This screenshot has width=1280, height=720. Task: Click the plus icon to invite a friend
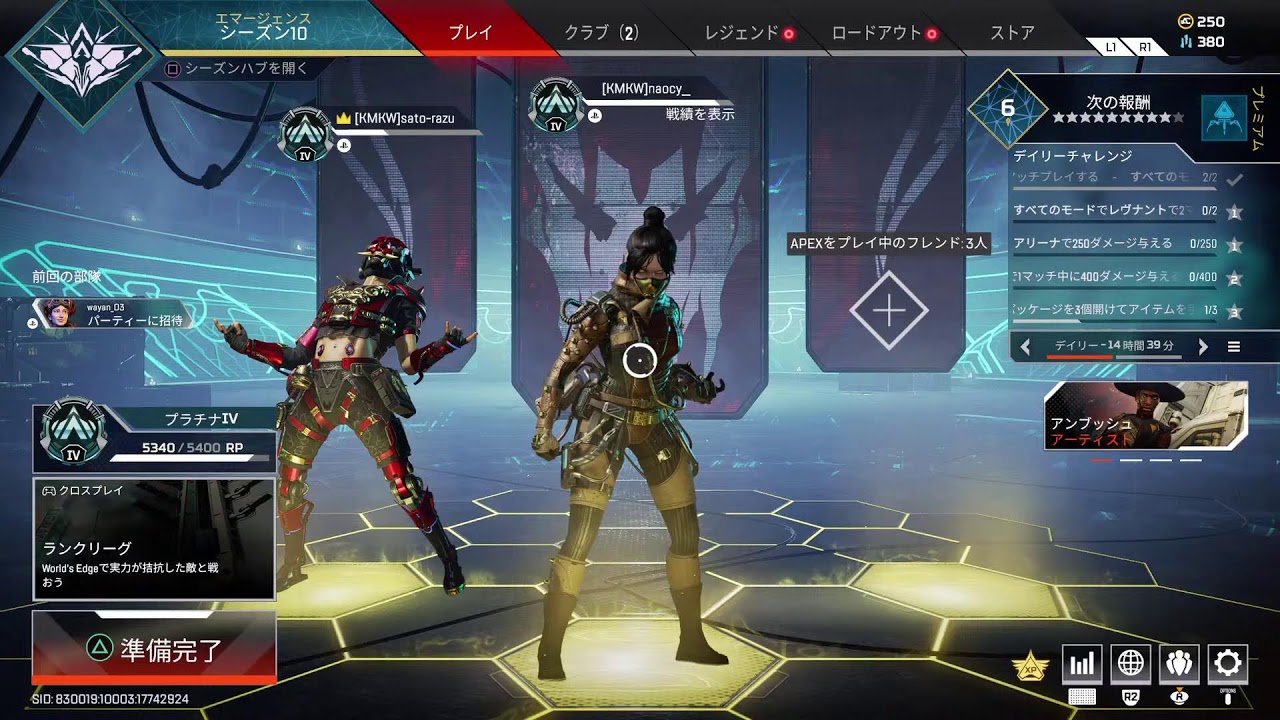(888, 311)
